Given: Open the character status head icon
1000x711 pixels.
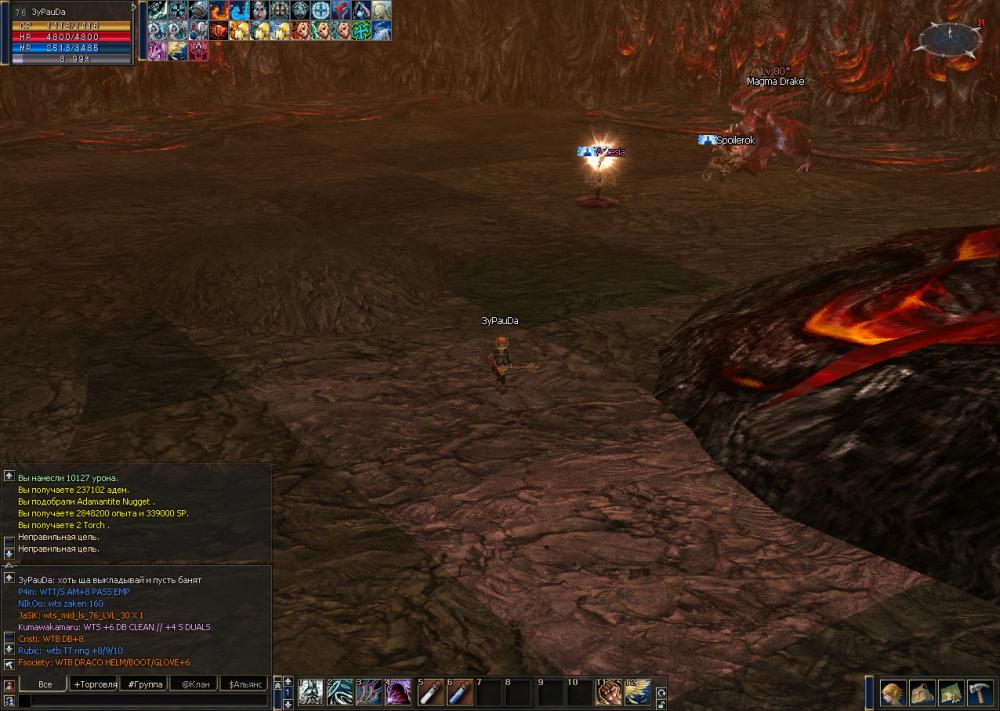Looking at the screenshot, I should [x=892, y=692].
